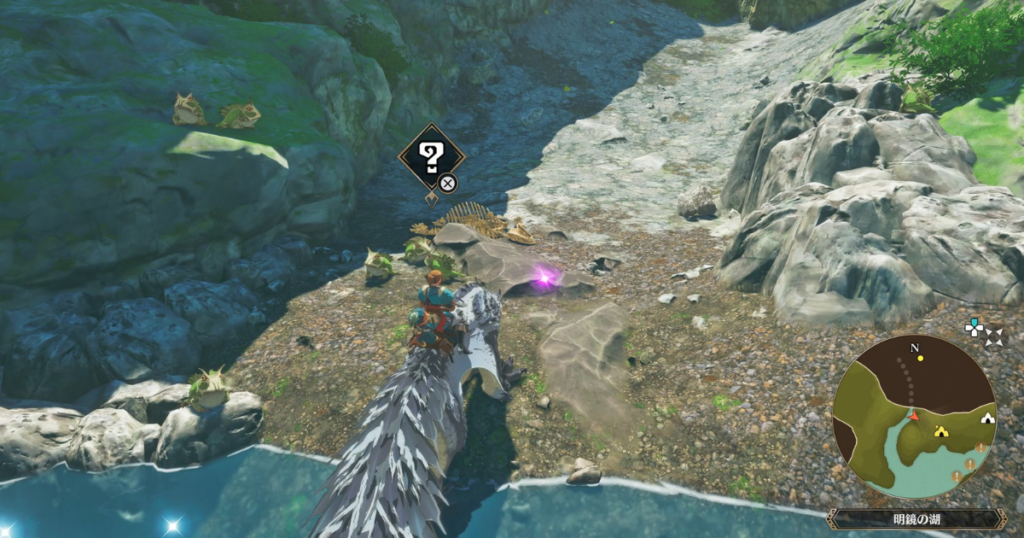Viewport: 1024px width, 538px height.
Task: Click the red player arrow on the minimap
Action: point(912,415)
